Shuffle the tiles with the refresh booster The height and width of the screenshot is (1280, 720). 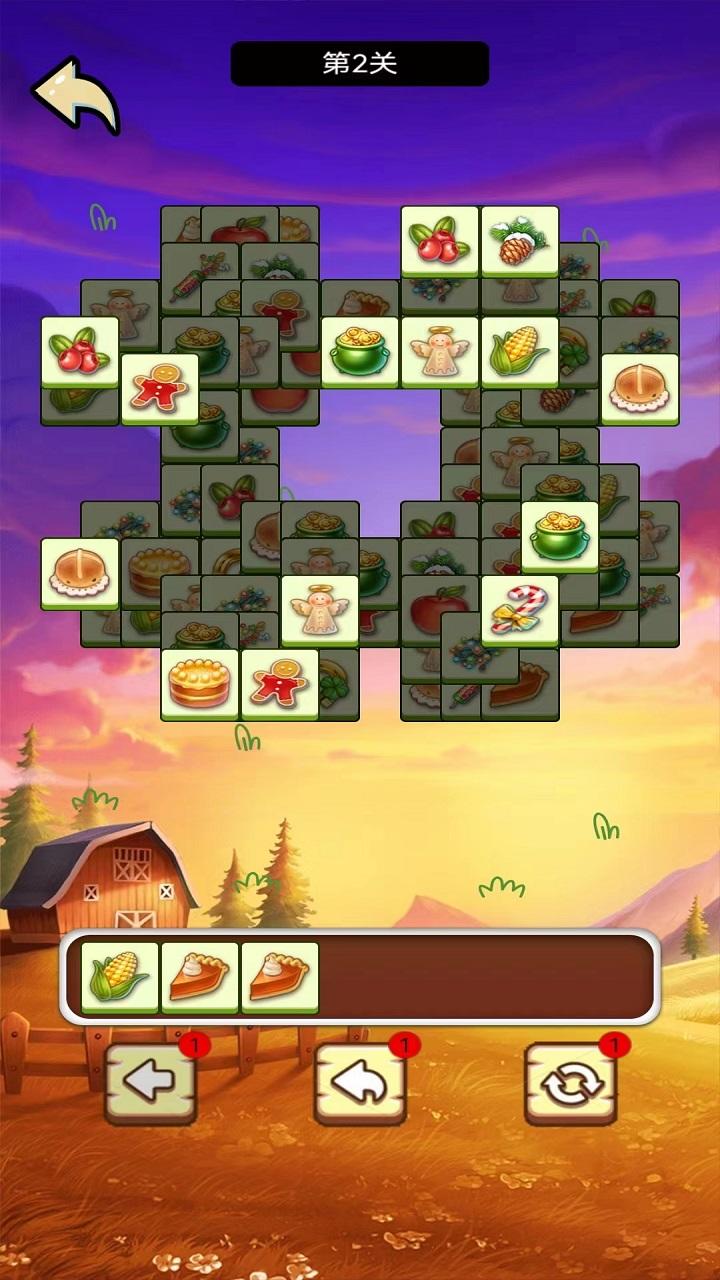pyautogui.click(x=570, y=1083)
